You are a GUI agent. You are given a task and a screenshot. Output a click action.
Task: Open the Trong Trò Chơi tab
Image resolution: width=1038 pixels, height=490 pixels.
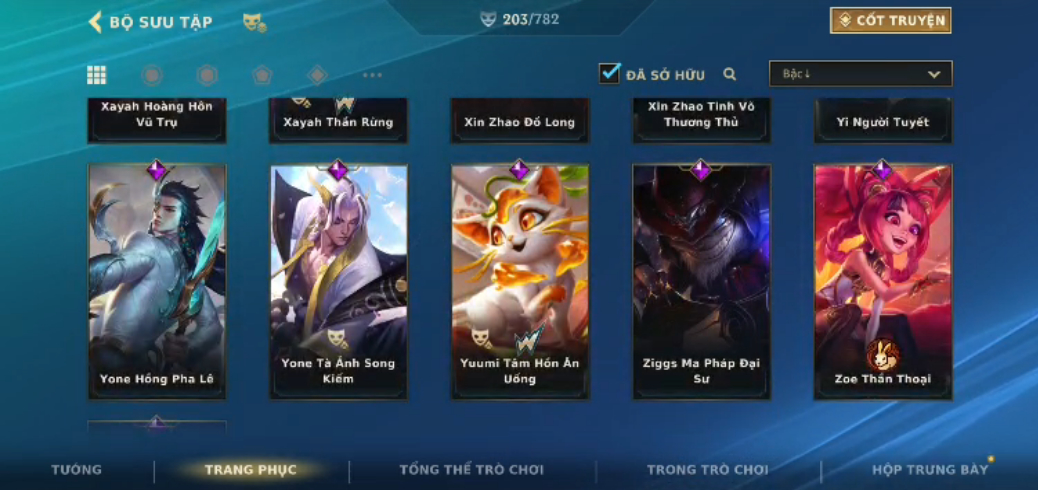(x=708, y=470)
